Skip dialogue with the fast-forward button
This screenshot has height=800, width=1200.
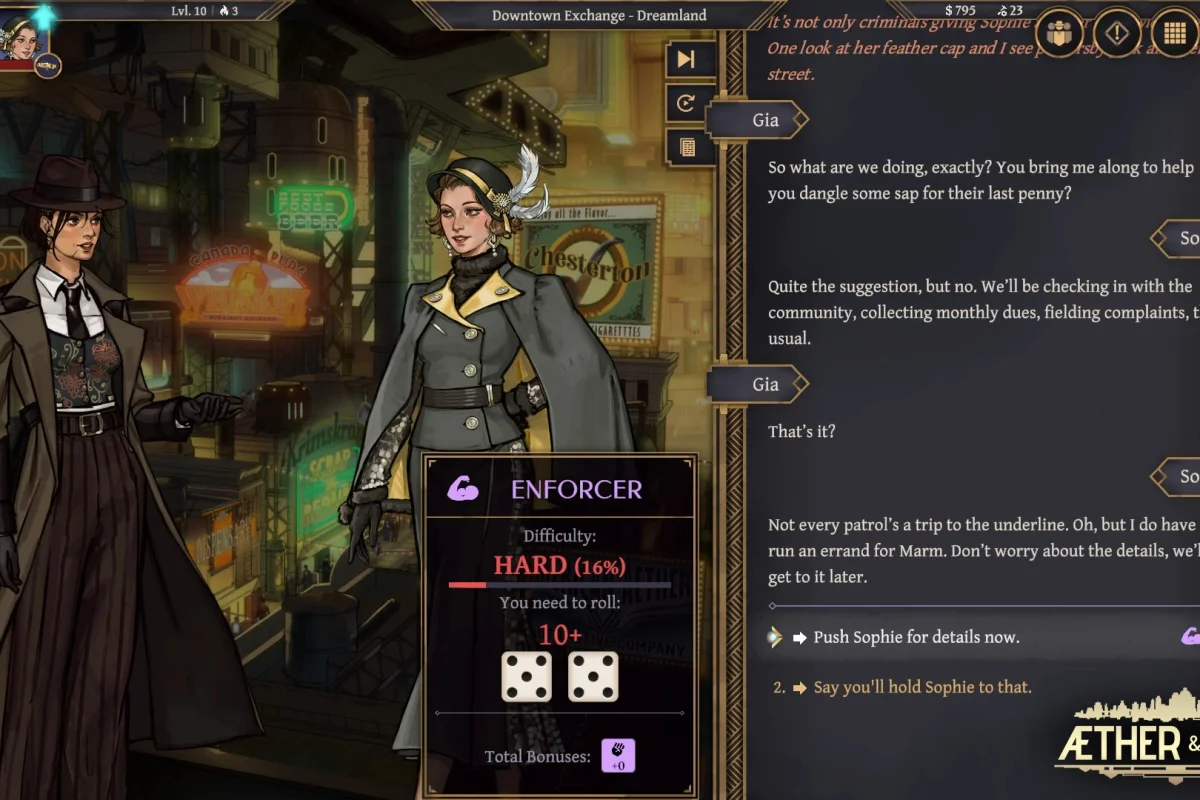coord(686,59)
